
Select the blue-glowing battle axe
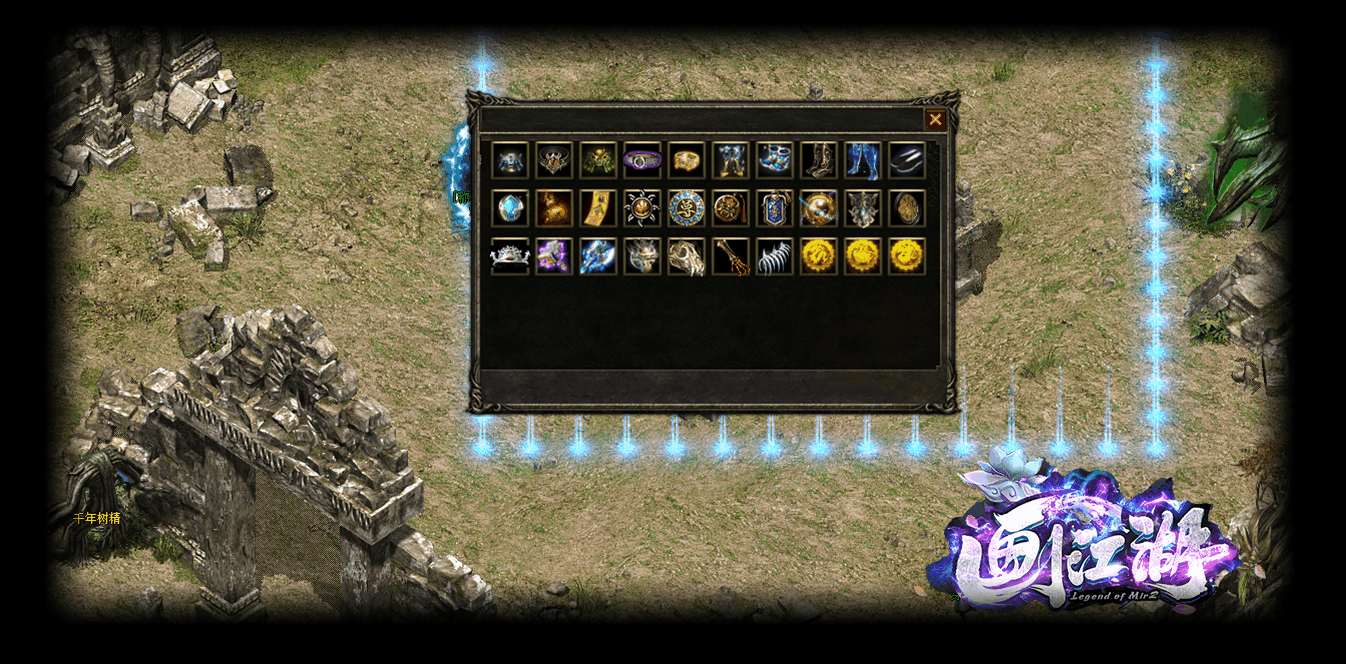[598, 256]
